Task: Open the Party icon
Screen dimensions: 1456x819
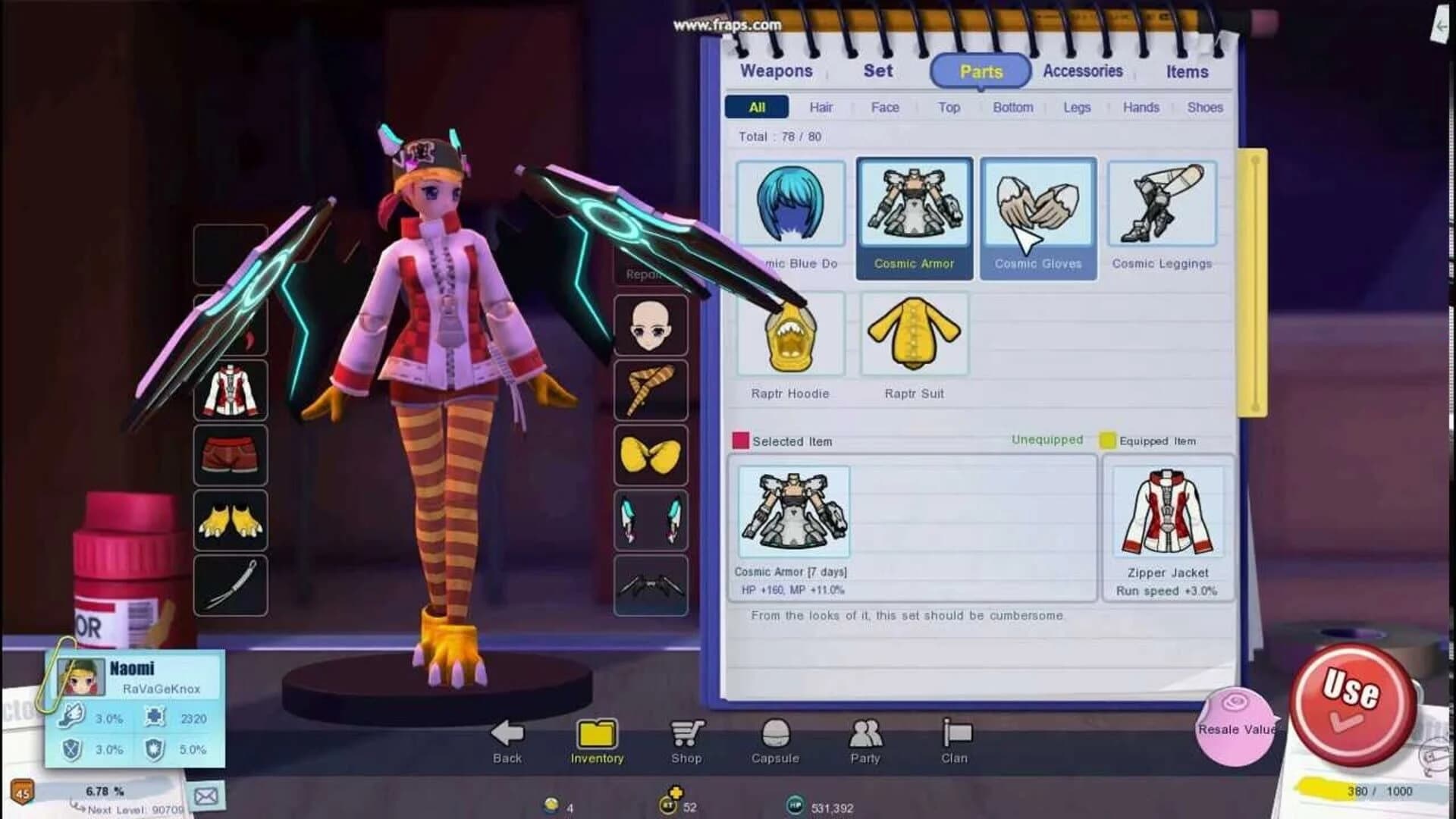Action: pyautogui.click(x=864, y=733)
